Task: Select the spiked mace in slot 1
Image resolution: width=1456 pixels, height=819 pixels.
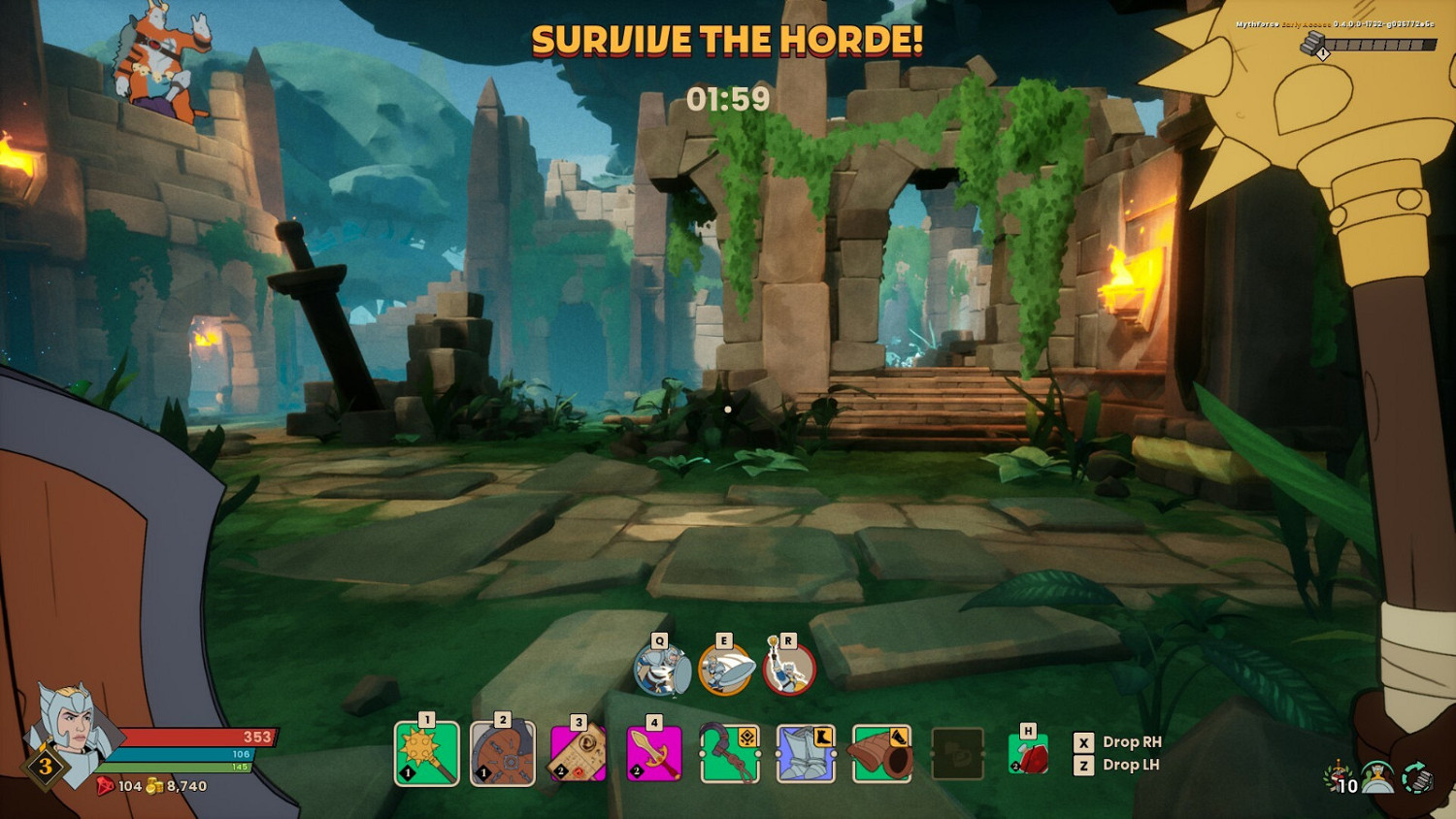Action: pos(427,755)
